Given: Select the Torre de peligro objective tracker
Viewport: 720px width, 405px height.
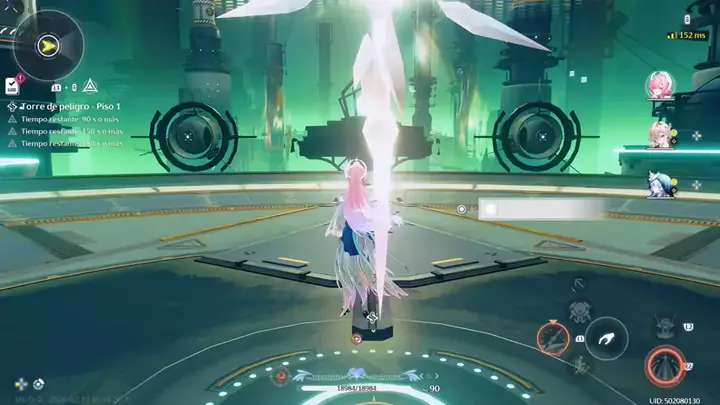Looking at the screenshot, I should (x=63, y=106).
